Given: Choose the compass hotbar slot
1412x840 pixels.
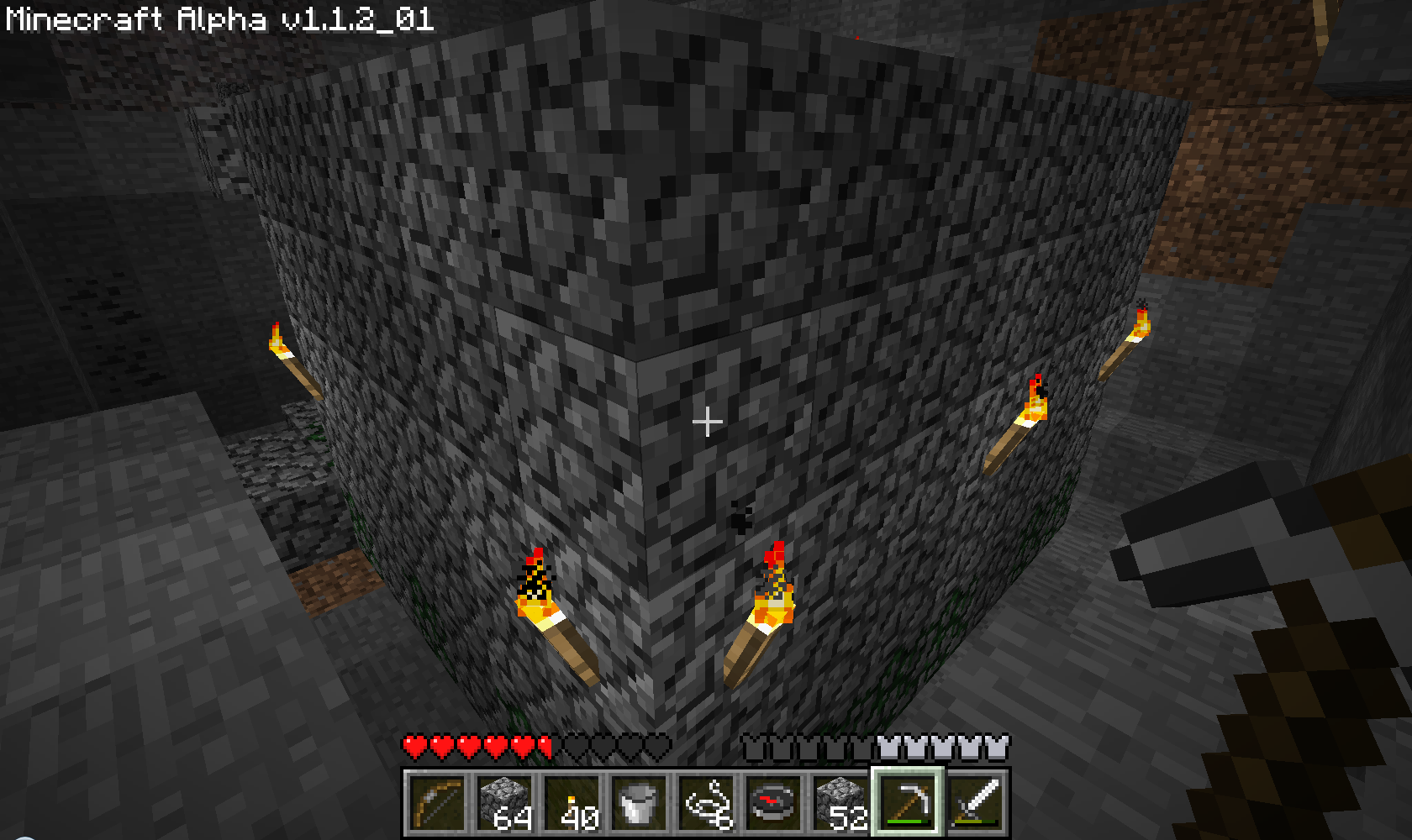Looking at the screenshot, I should 773,802.
